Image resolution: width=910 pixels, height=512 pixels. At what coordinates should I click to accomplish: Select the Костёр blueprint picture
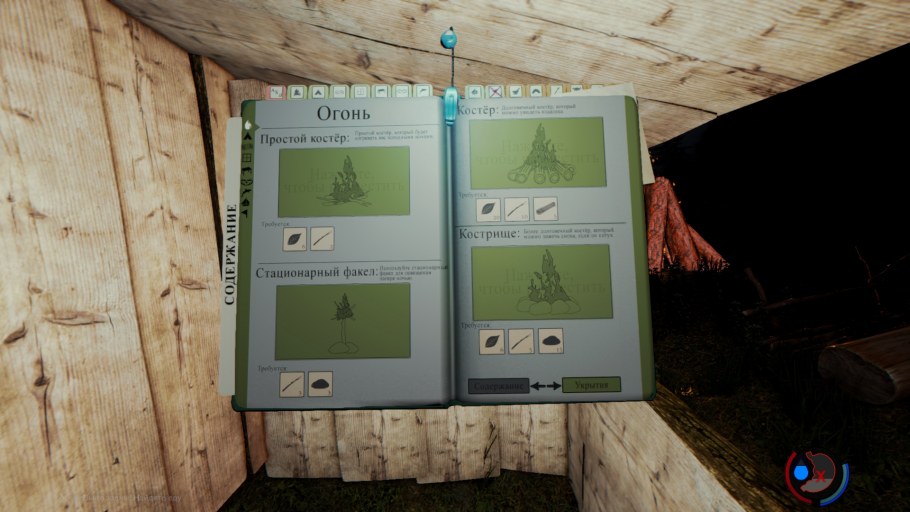tap(537, 152)
